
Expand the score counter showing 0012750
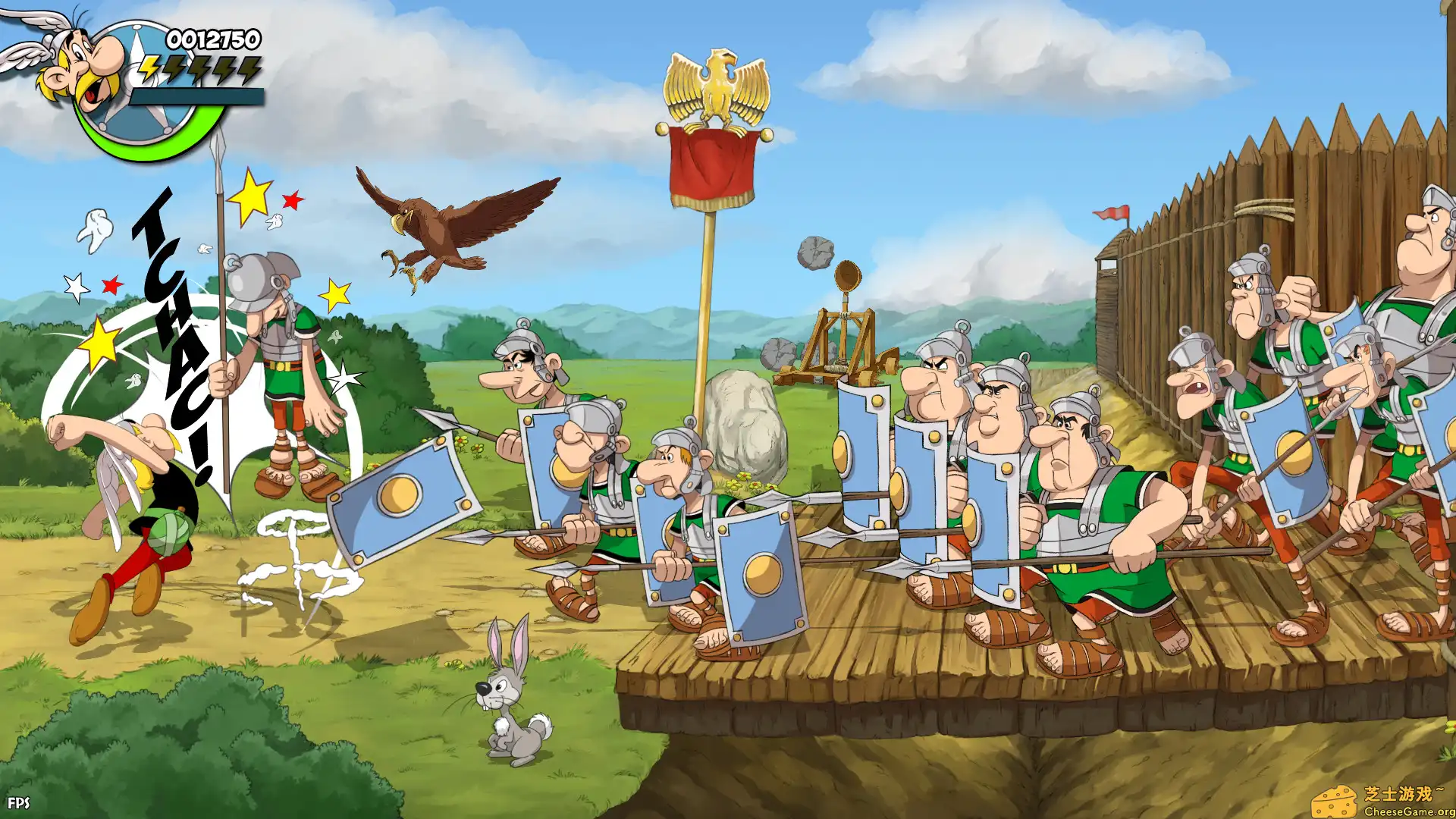tap(212, 38)
